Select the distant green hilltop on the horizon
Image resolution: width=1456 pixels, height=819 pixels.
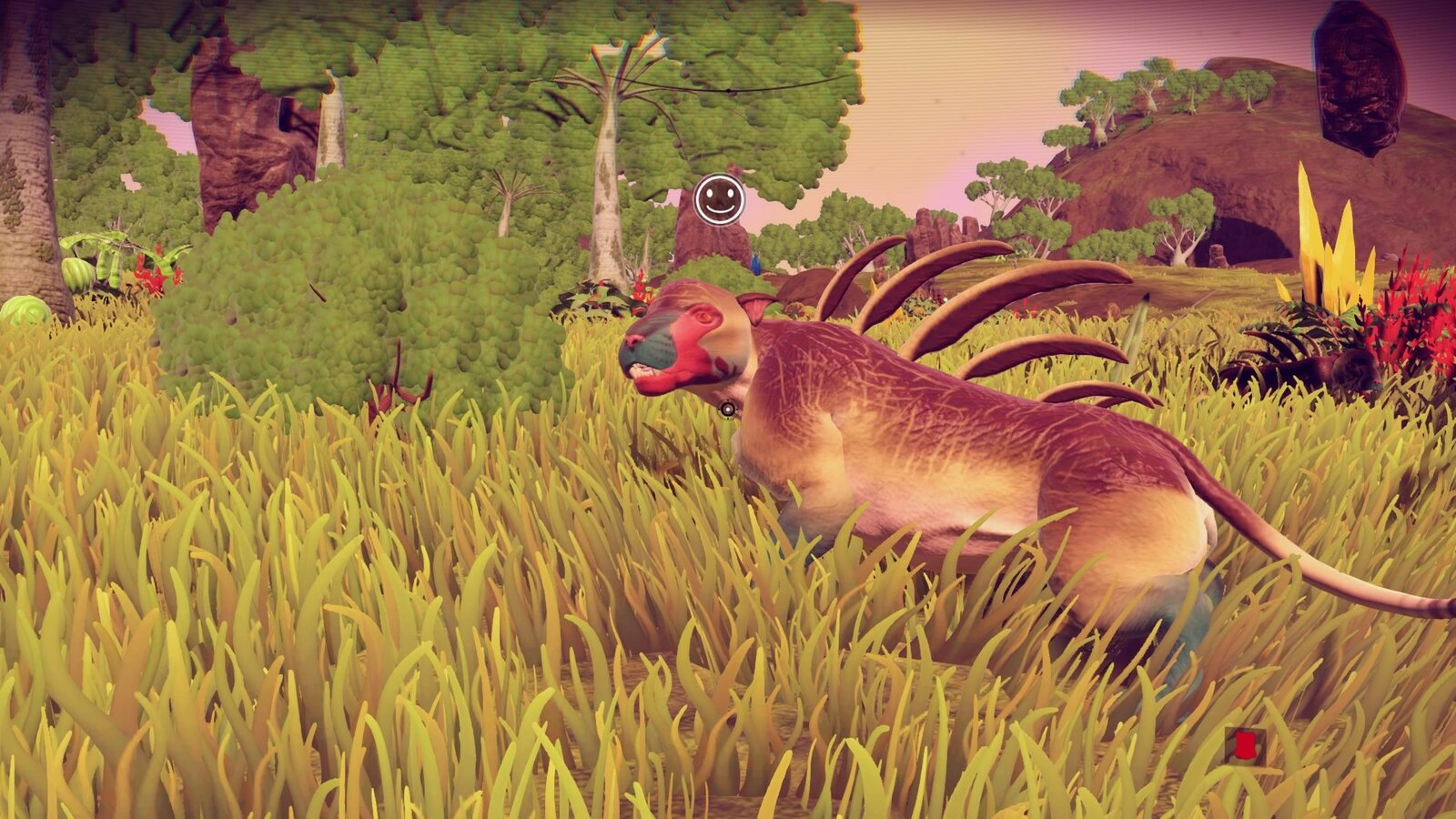click(x=1119, y=91)
